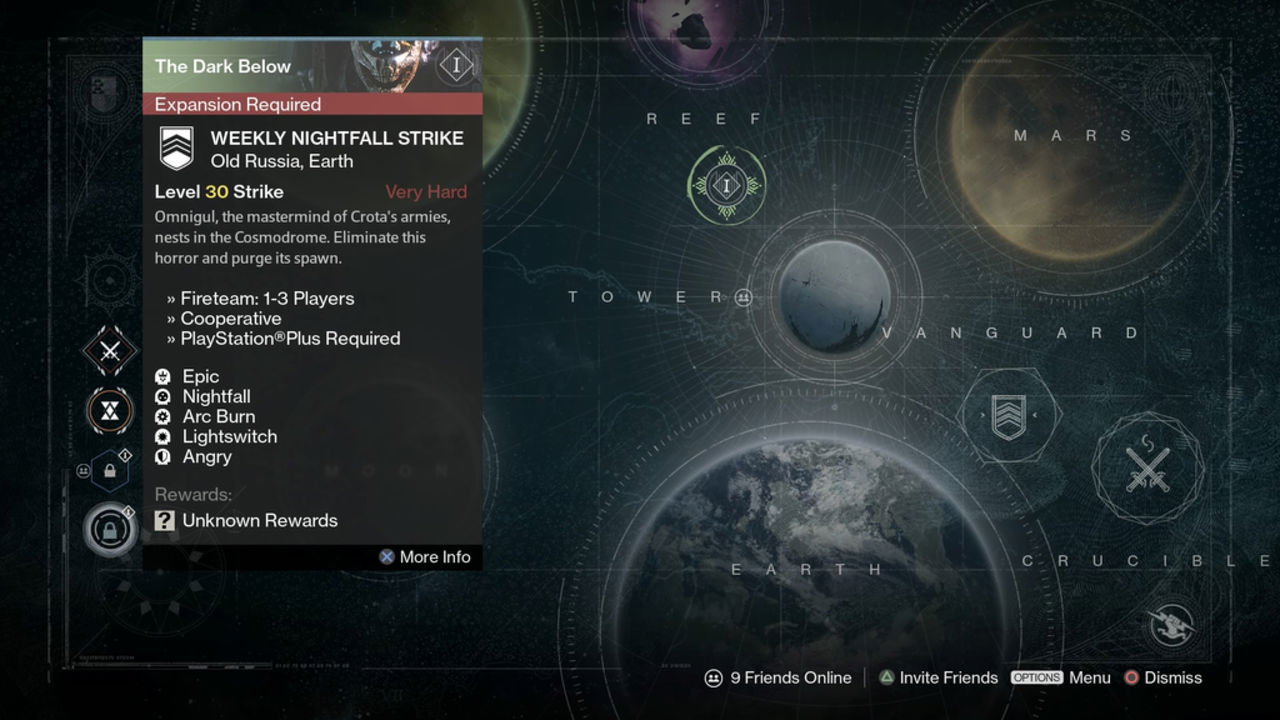Click the Arc Burn gear modifier icon

click(x=163, y=416)
